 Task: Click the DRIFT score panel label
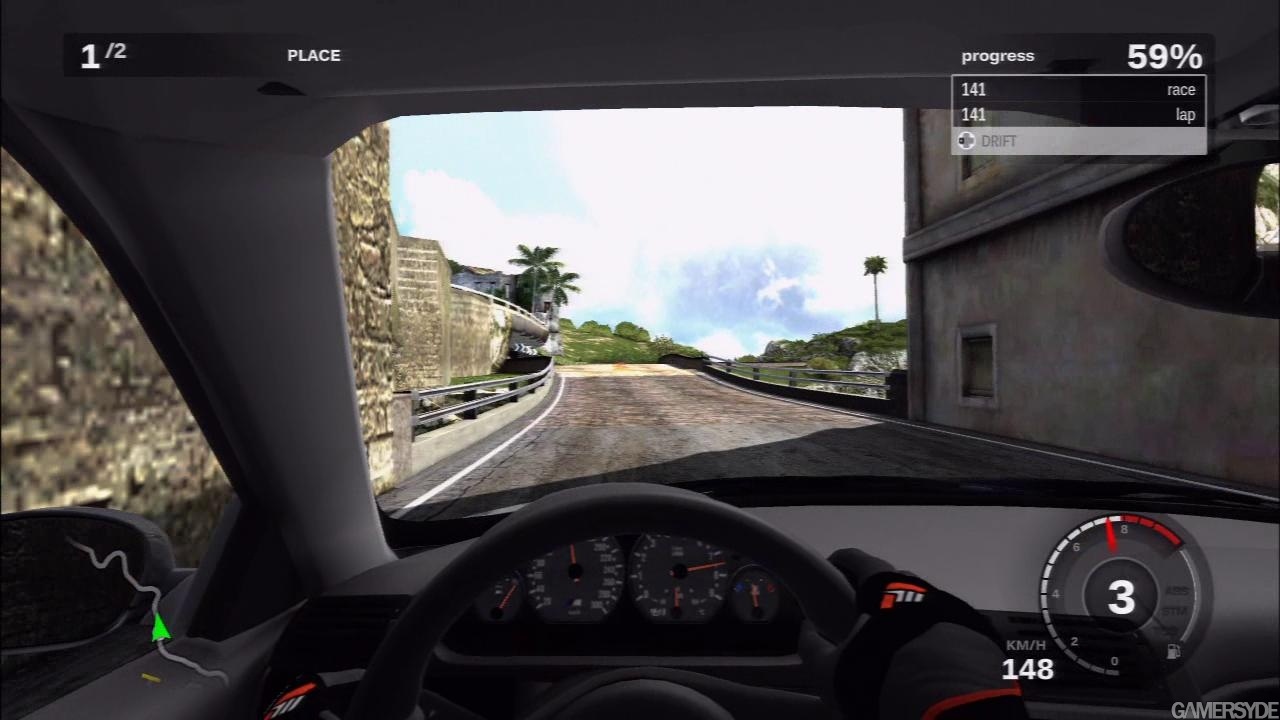(998, 141)
